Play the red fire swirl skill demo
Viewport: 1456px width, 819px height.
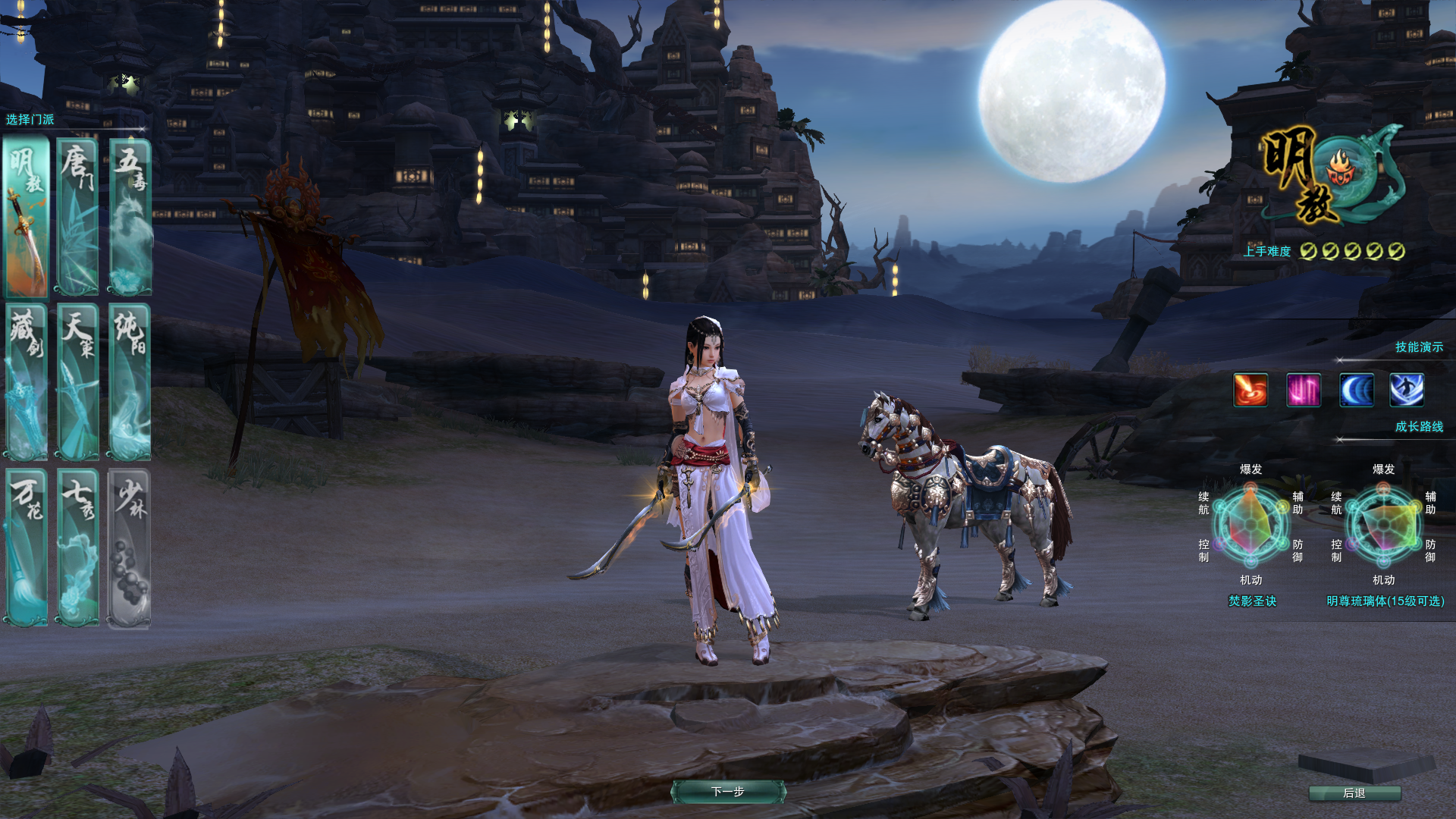tap(1250, 390)
